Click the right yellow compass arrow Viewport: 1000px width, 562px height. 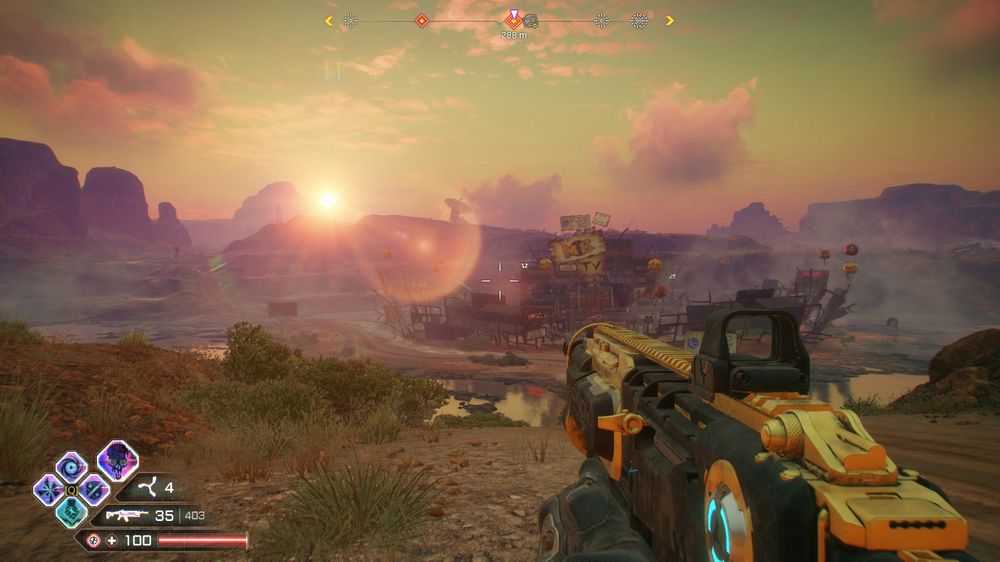669,20
